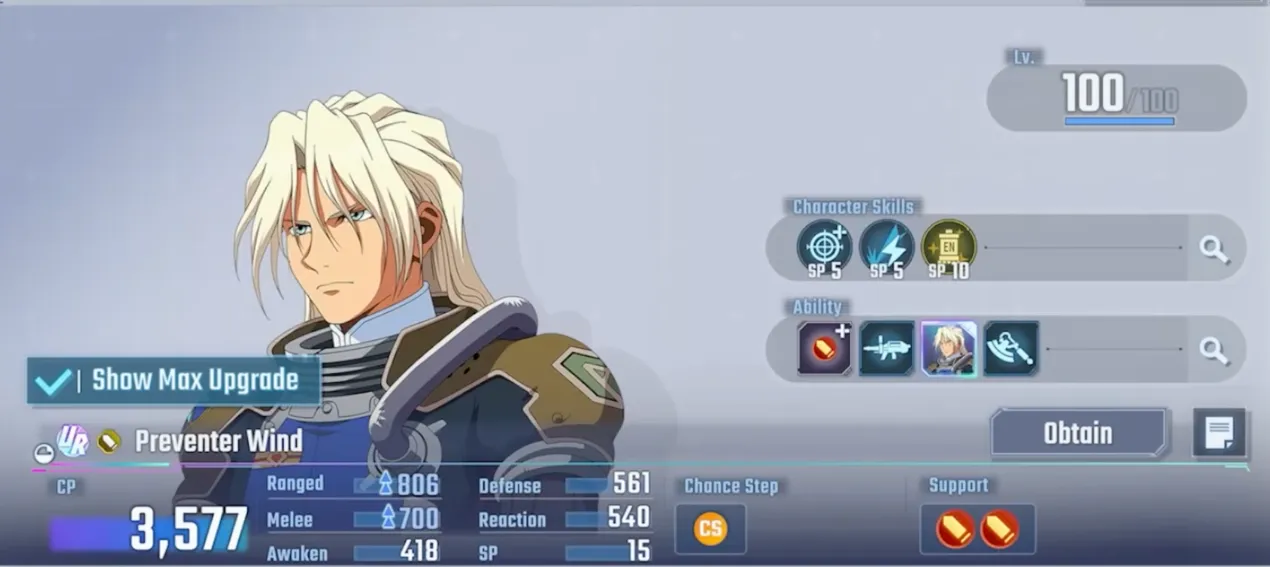Tap the UR rarity badge

tap(72, 441)
